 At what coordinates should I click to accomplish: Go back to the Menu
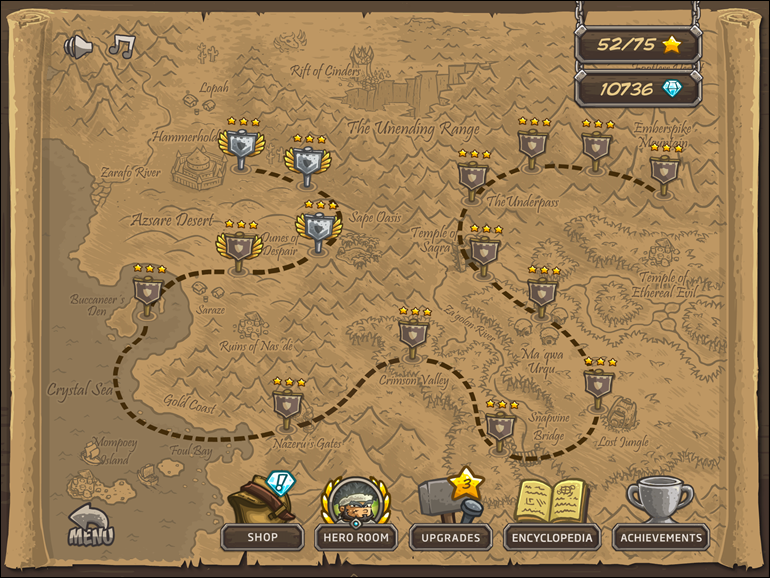(x=90, y=526)
